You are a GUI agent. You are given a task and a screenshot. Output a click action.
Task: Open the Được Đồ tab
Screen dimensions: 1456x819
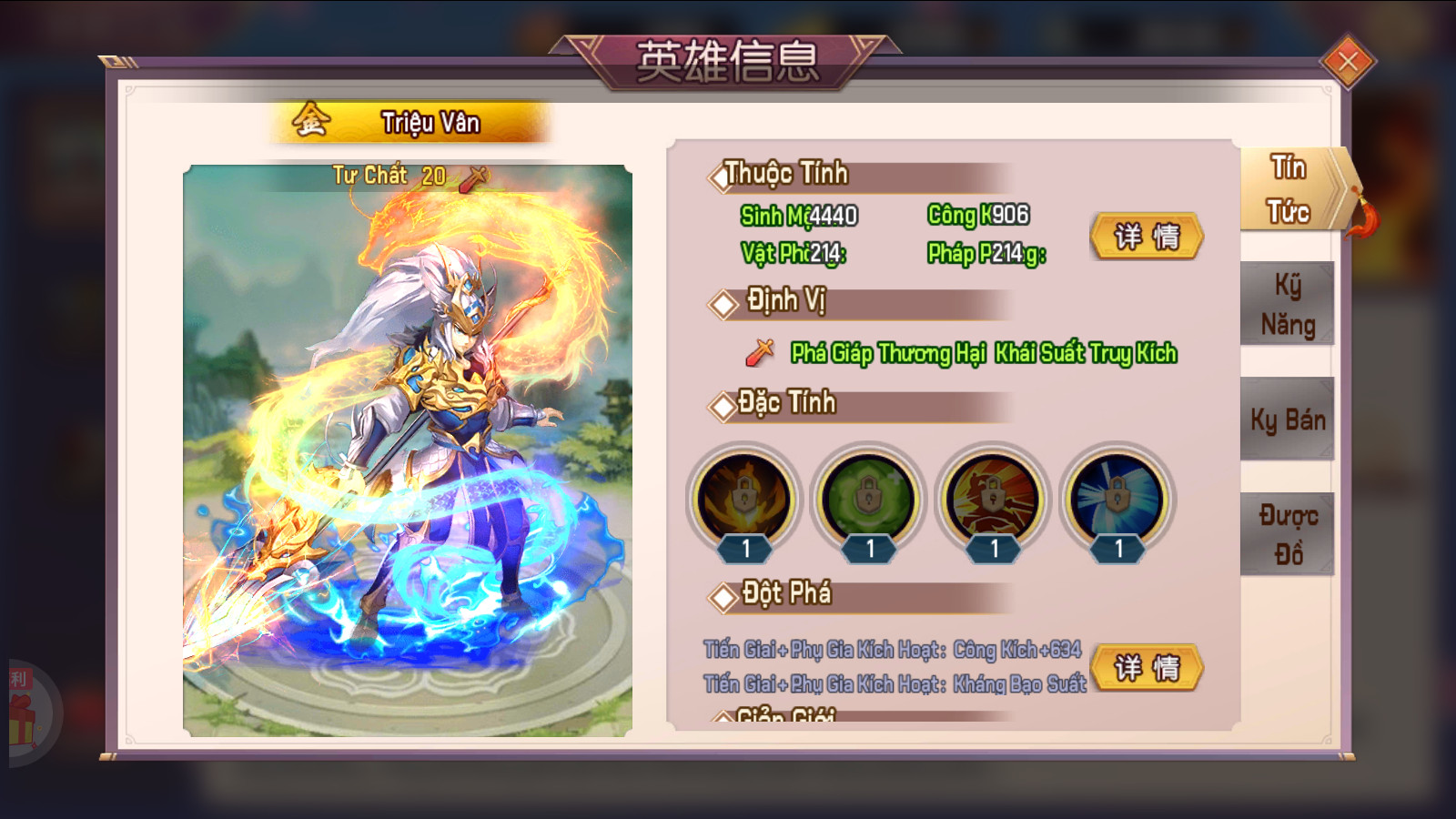1287,532
